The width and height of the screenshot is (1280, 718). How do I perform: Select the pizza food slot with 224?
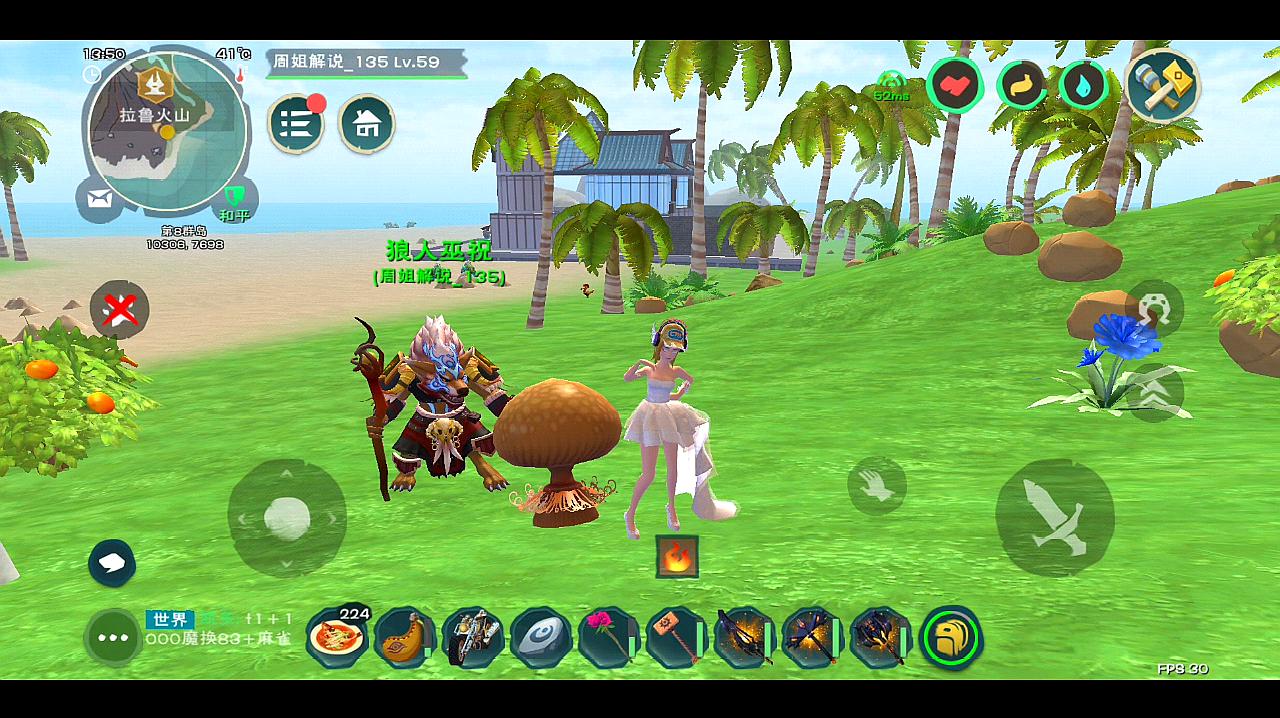[x=337, y=636]
